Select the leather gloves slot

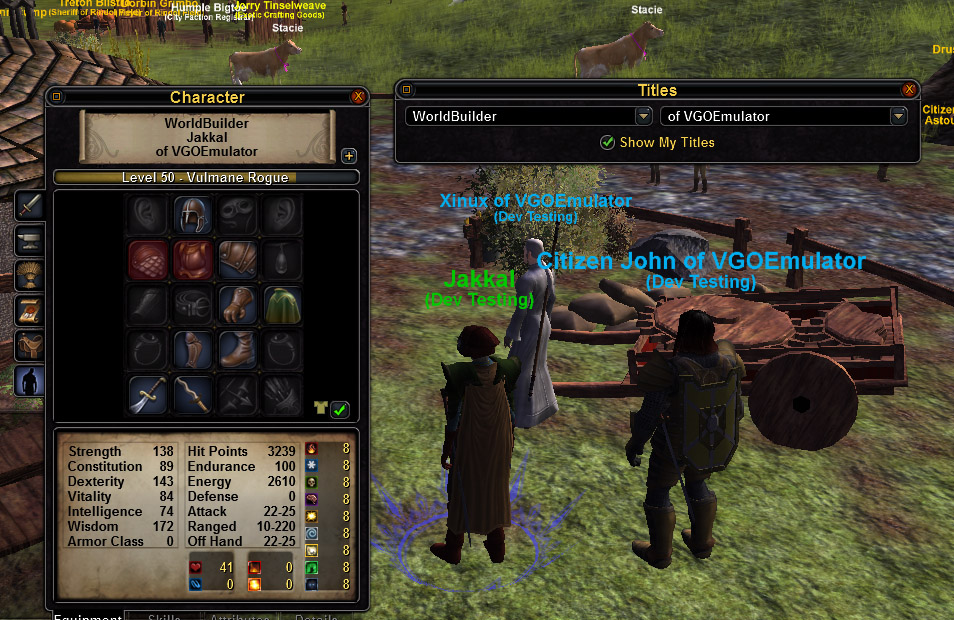click(238, 305)
